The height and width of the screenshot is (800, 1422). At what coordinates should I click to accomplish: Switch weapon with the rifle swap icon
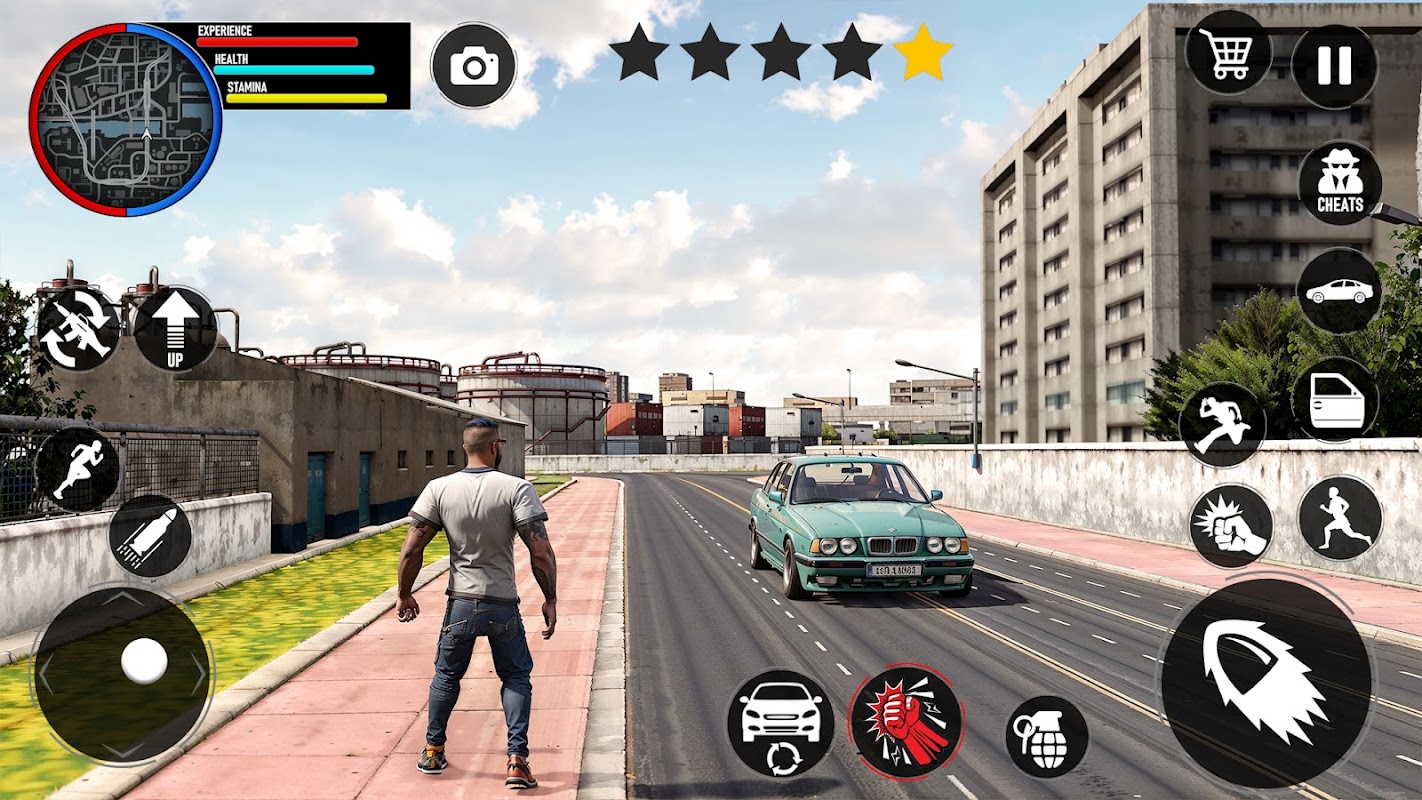click(78, 329)
